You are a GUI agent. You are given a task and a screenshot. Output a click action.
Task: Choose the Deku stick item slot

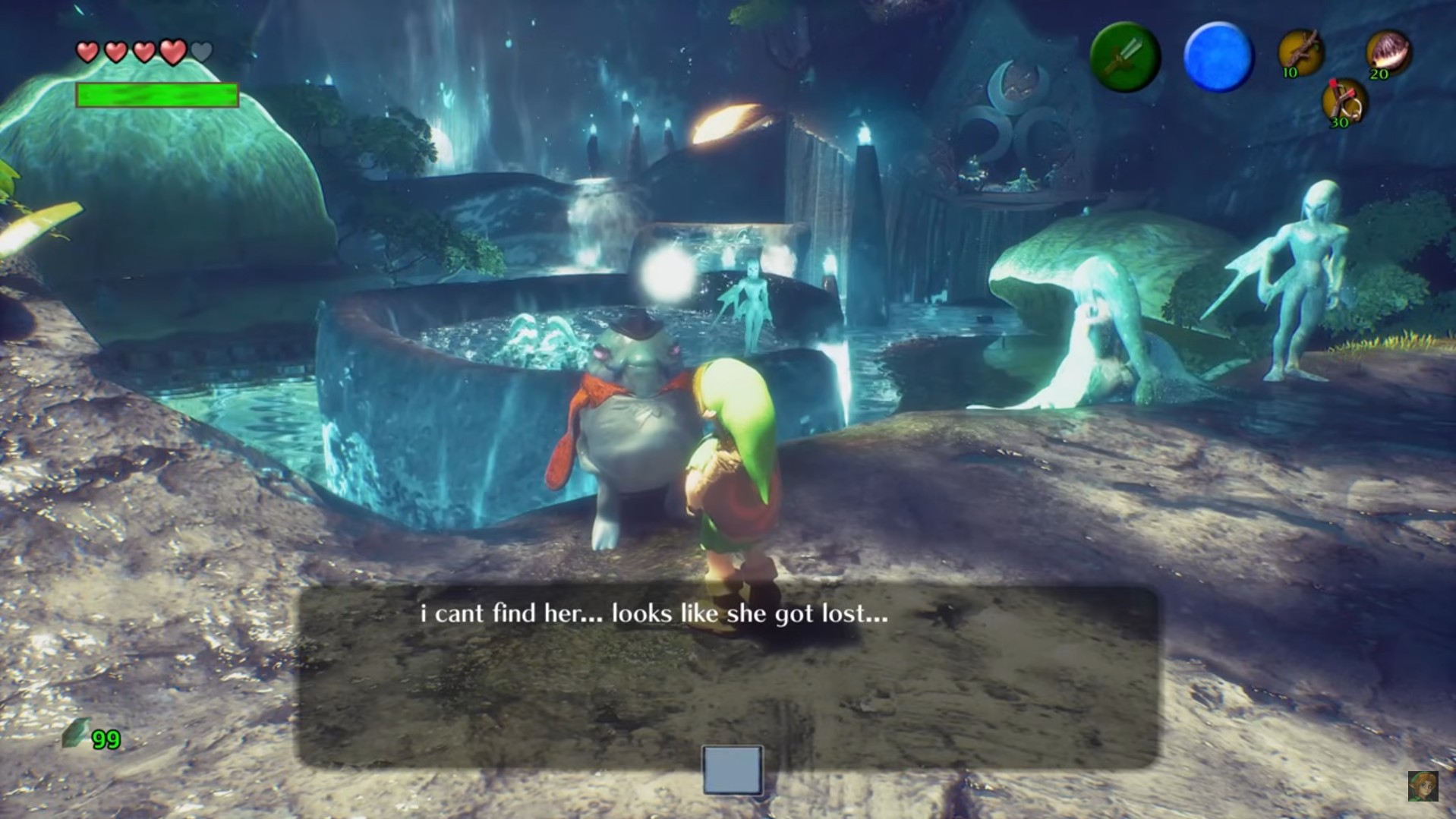1300,53
